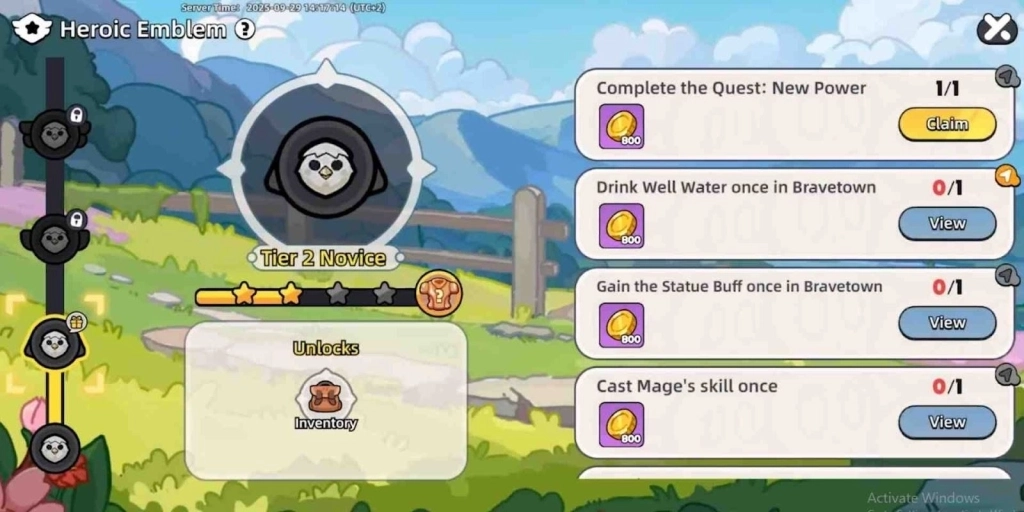
Task: Click the coin reward on Drink Well Water
Action: (x=621, y=225)
